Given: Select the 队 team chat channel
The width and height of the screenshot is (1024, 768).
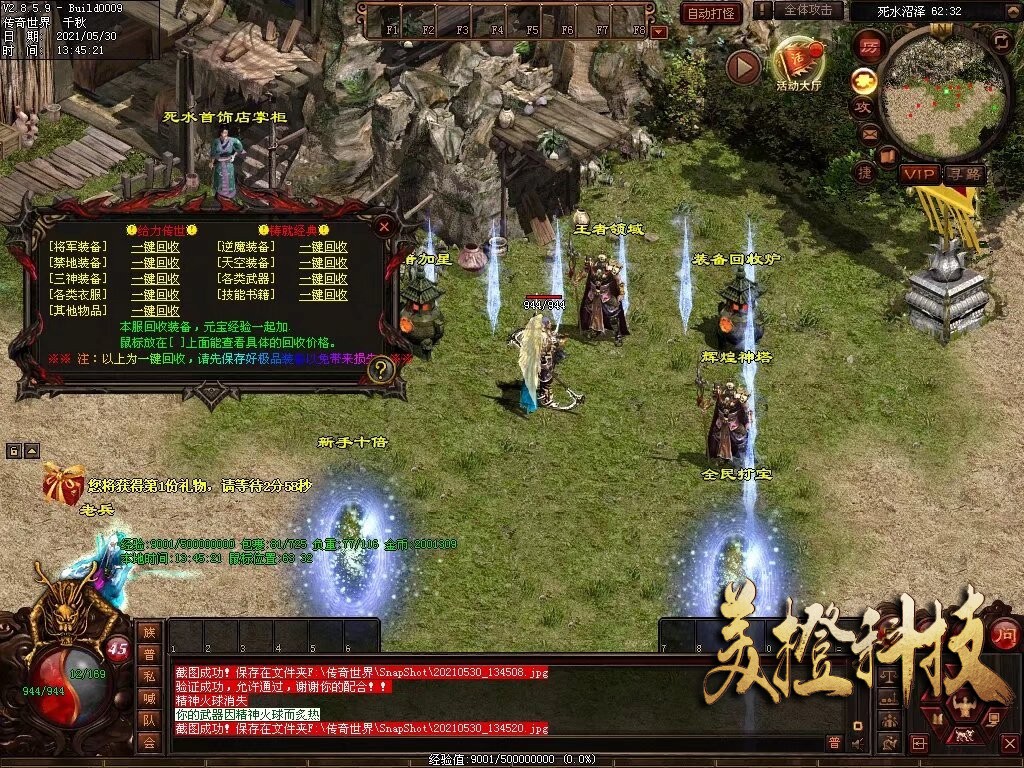Looking at the screenshot, I should [149, 720].
